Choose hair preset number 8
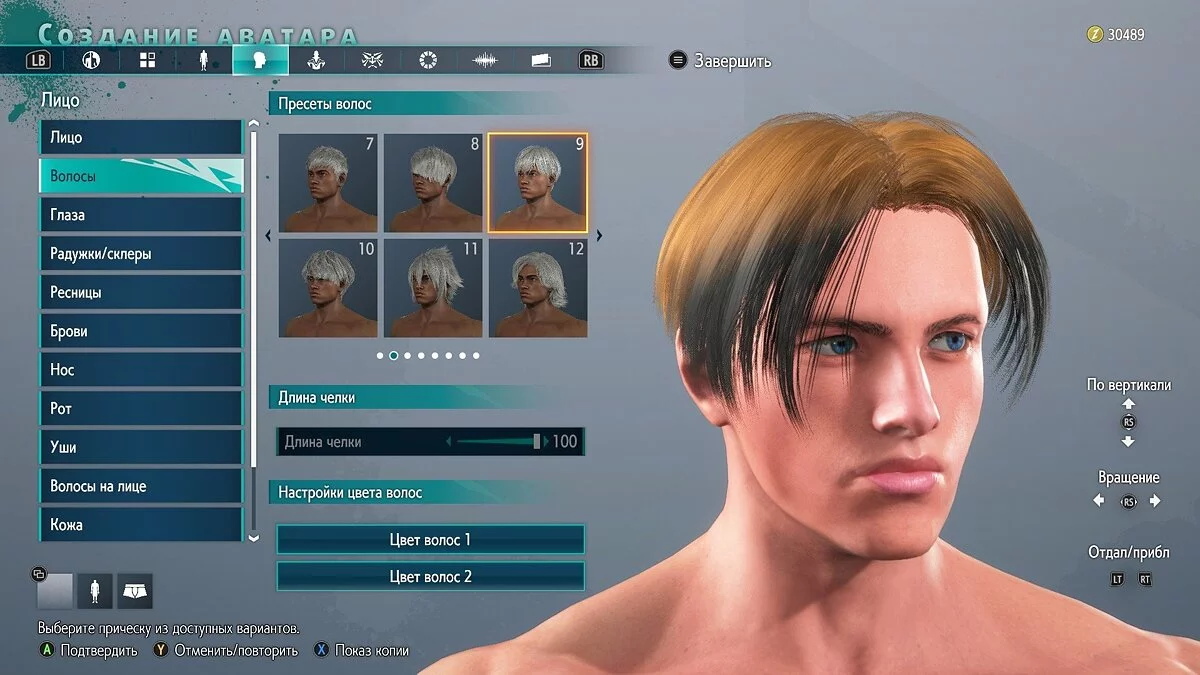1200x675 pixels. click(x=433, y=183)
